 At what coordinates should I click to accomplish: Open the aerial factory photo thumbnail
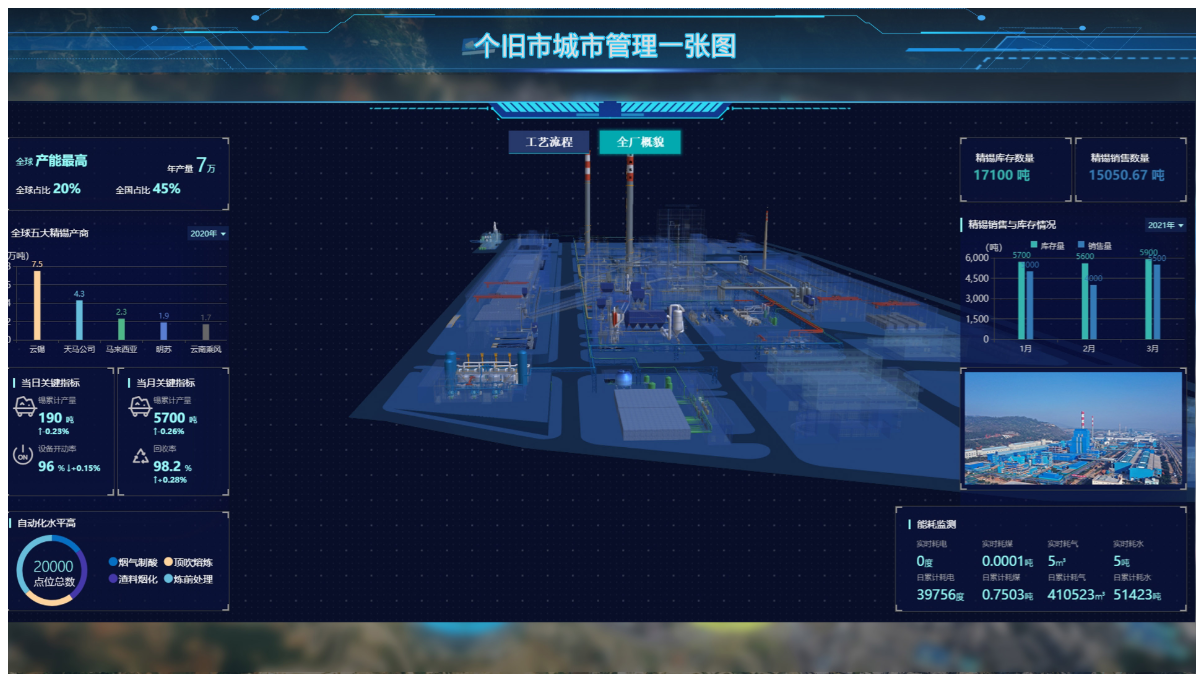coord(1072,429)
